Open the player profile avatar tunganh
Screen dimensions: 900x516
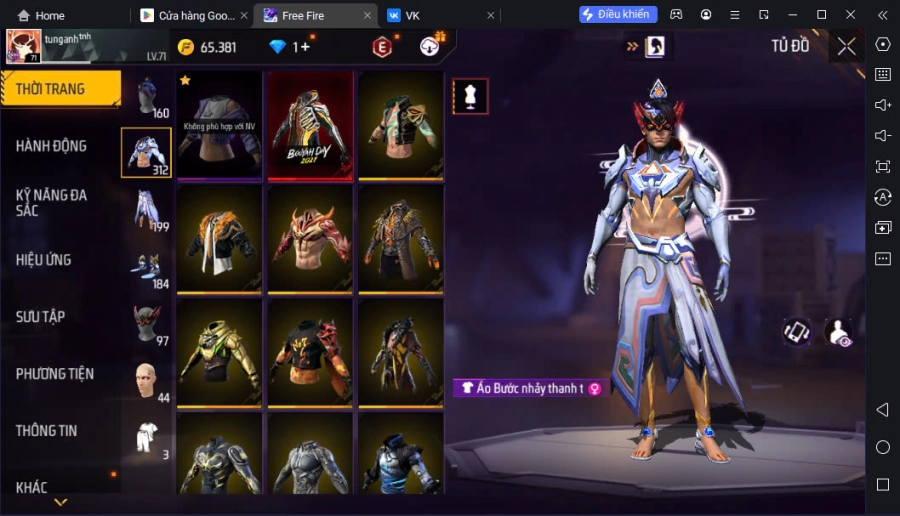pos(24,46)
